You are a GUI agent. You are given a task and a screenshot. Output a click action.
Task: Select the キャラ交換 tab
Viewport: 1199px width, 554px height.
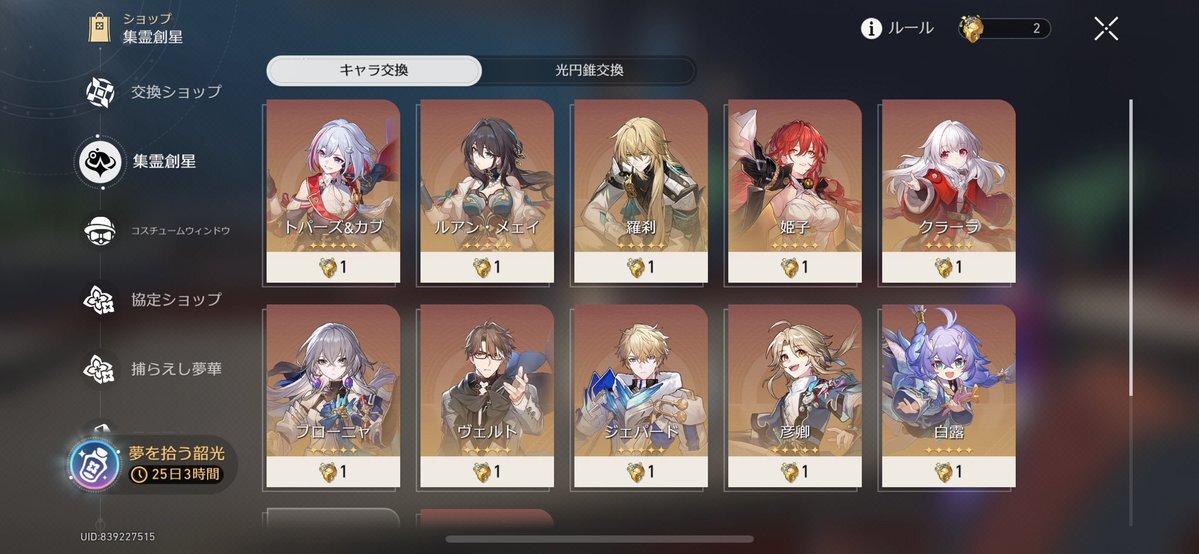374,70
